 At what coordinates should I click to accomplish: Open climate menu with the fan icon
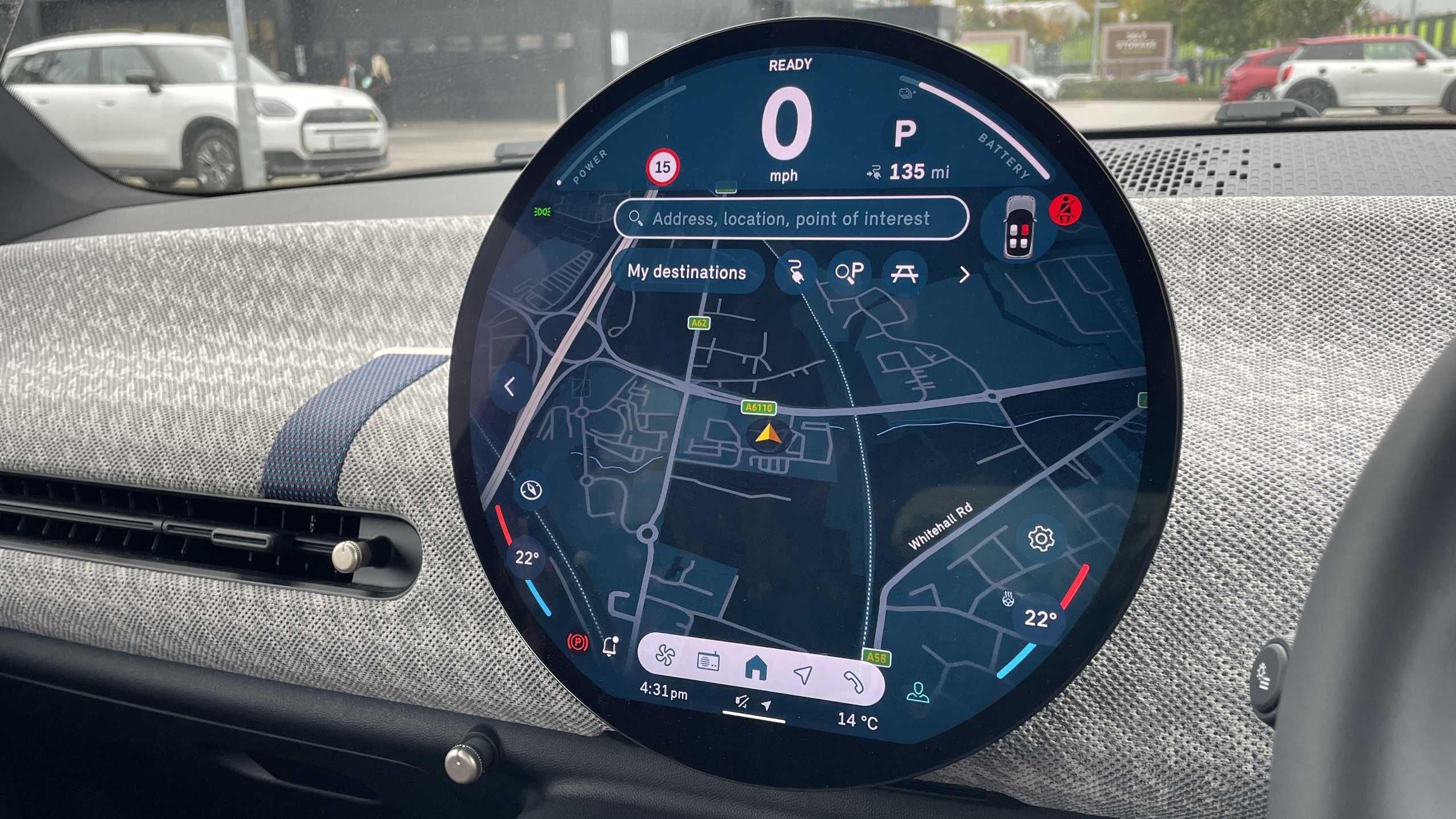[x=665, y=655]
